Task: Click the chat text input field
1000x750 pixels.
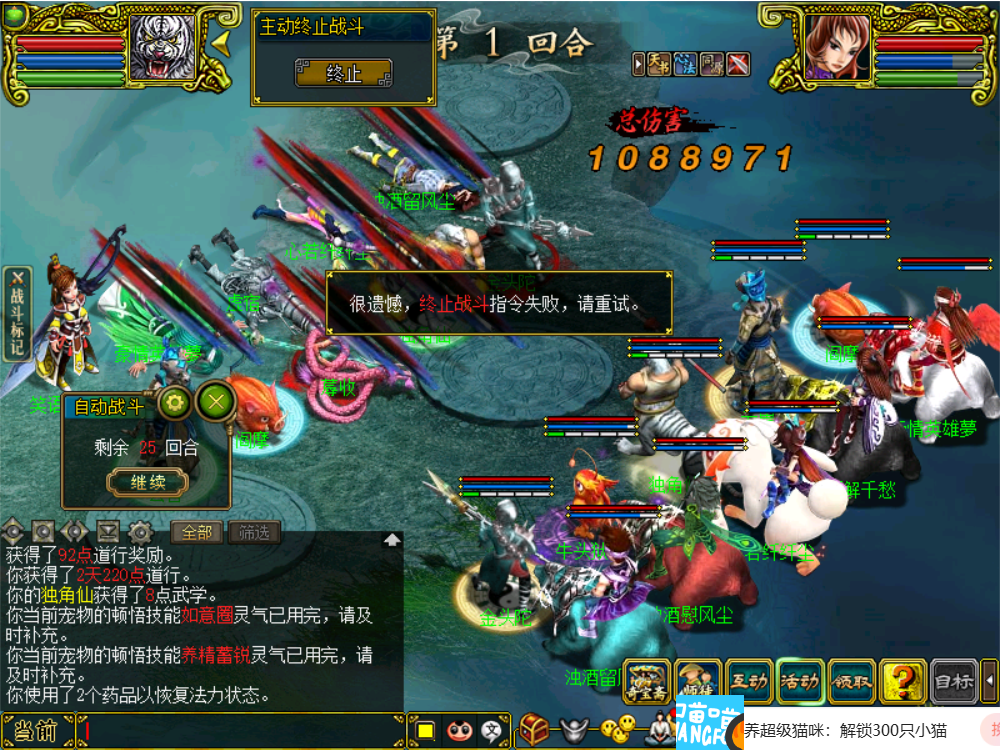Action: 240,731
